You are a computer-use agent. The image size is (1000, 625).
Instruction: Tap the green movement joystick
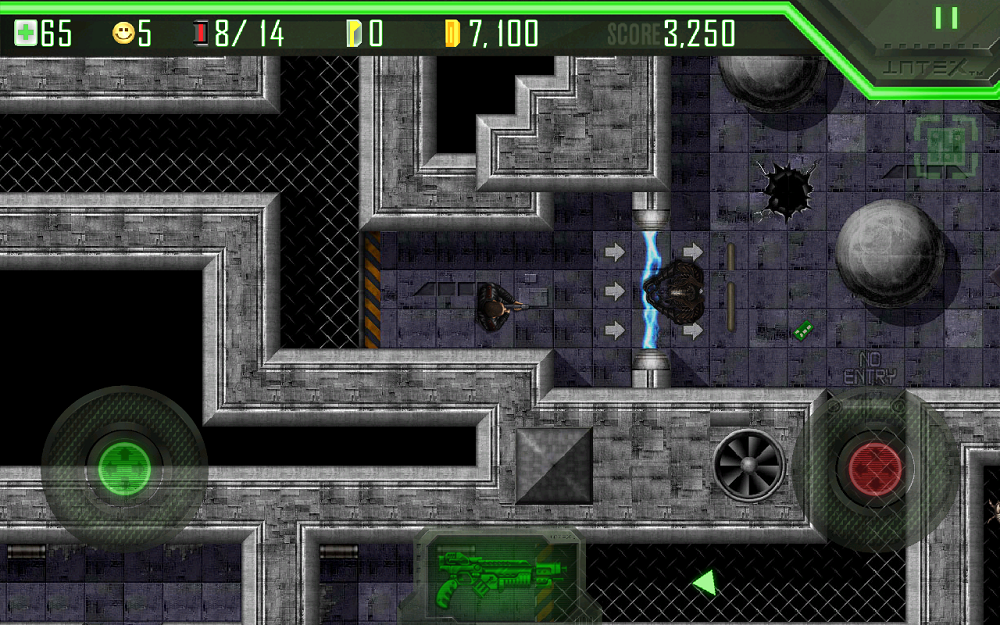(x=124, y=466)
